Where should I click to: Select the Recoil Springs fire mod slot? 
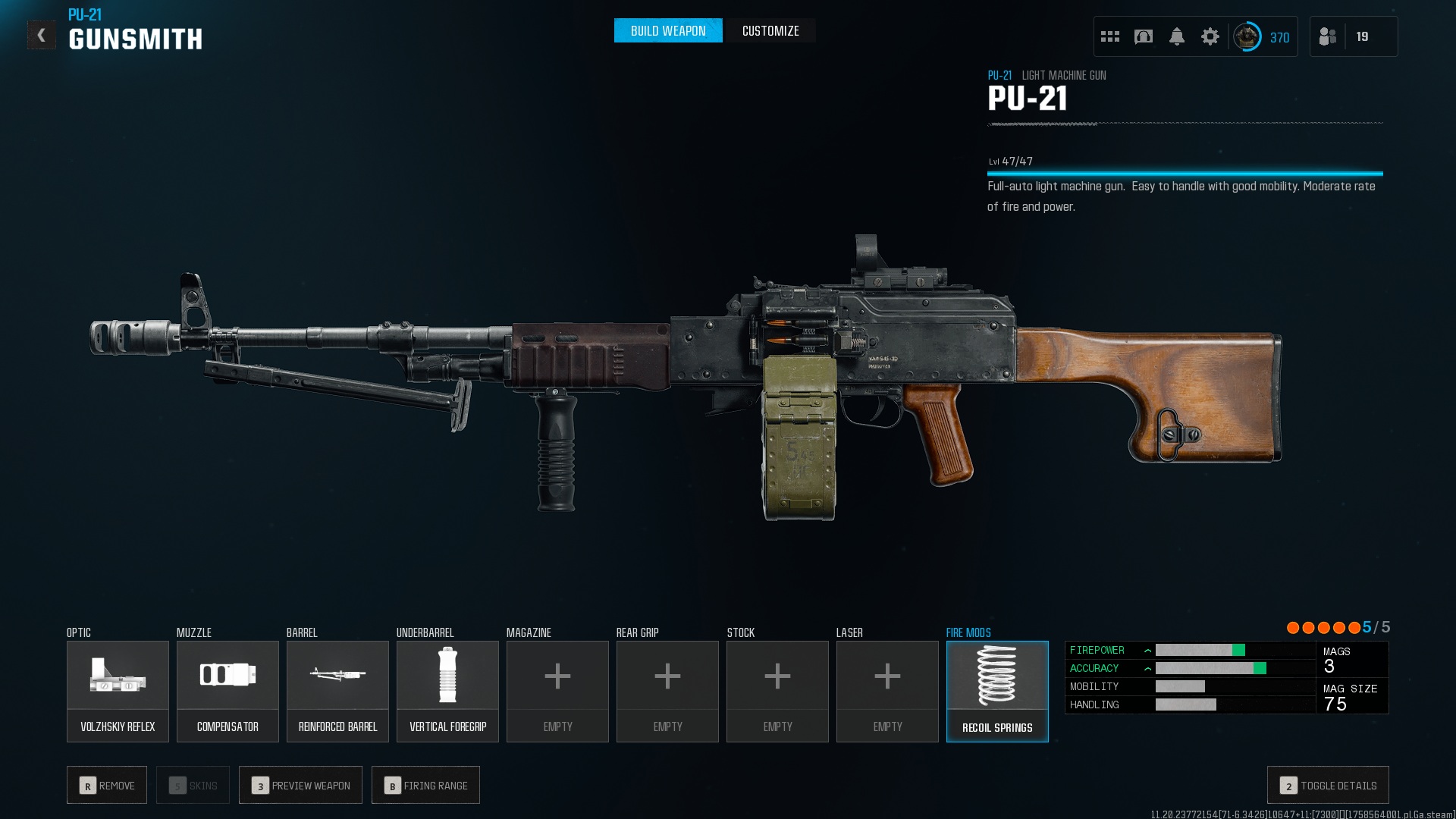pyautogui.click(x=997, y=691)
